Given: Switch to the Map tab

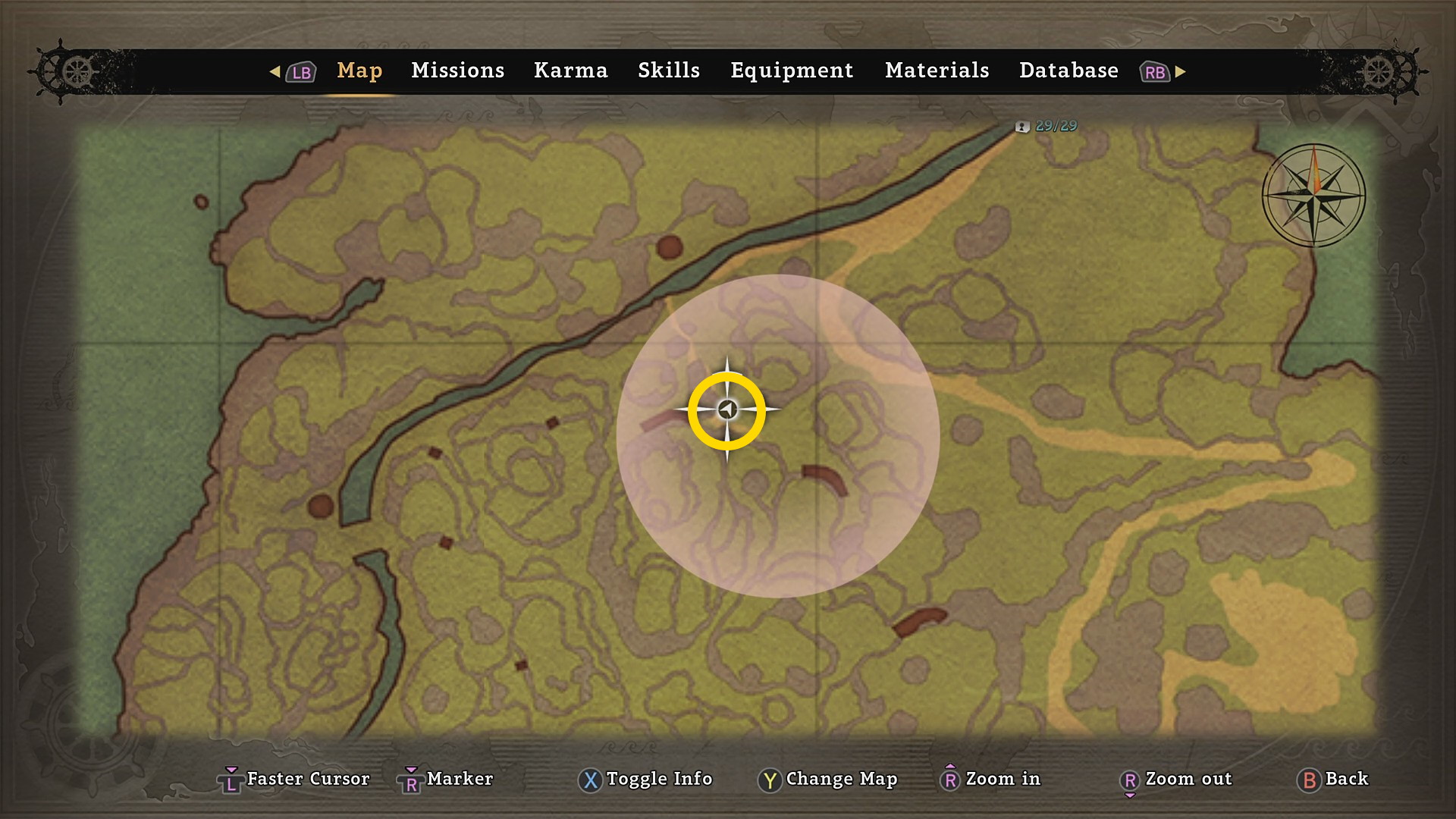Looking at the screenshot, I should pyautogui.click(x=359, y=71).
